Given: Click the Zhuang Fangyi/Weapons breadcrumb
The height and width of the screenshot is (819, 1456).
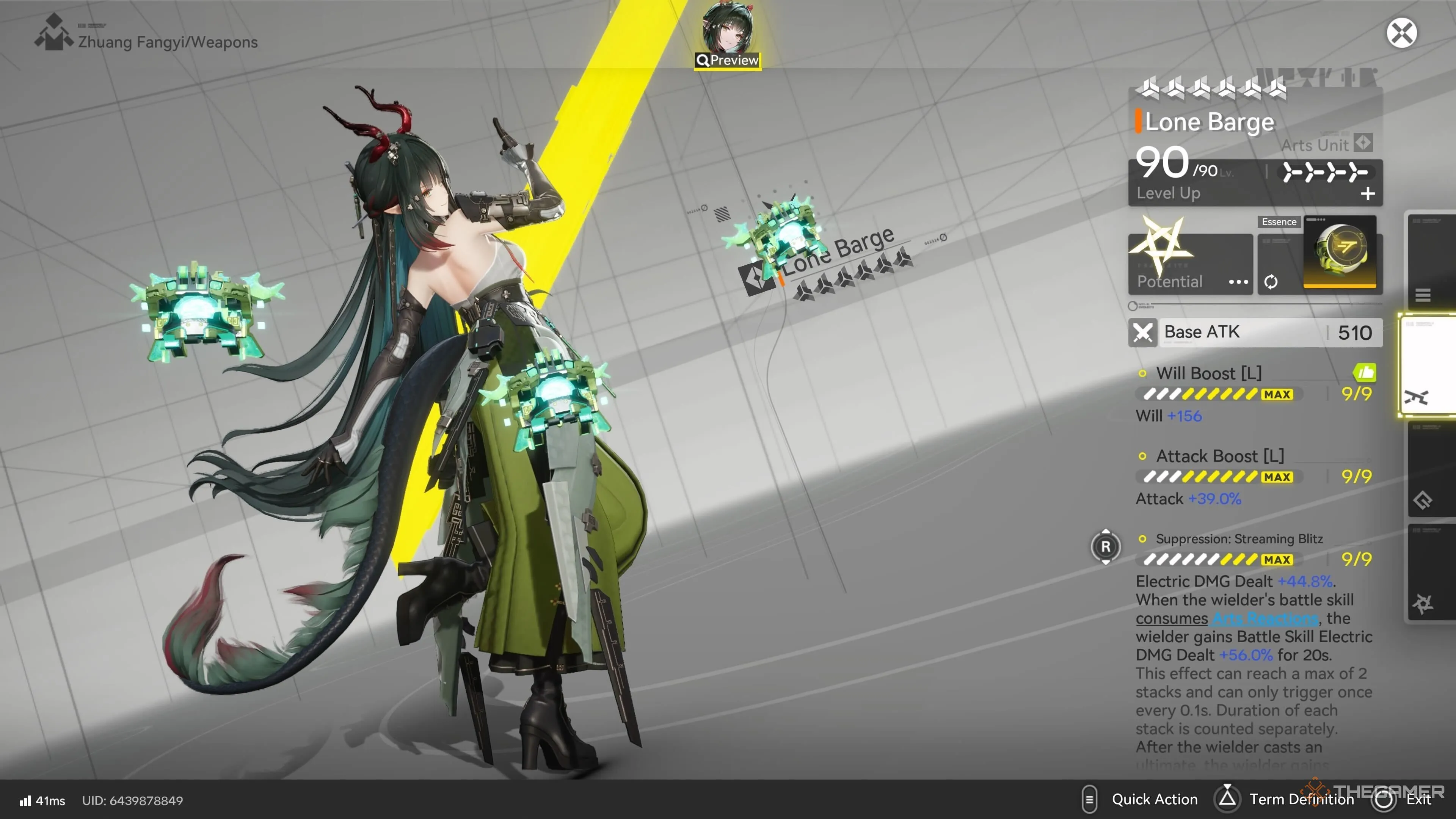Looking at the screenshot, I should (167, 42).
